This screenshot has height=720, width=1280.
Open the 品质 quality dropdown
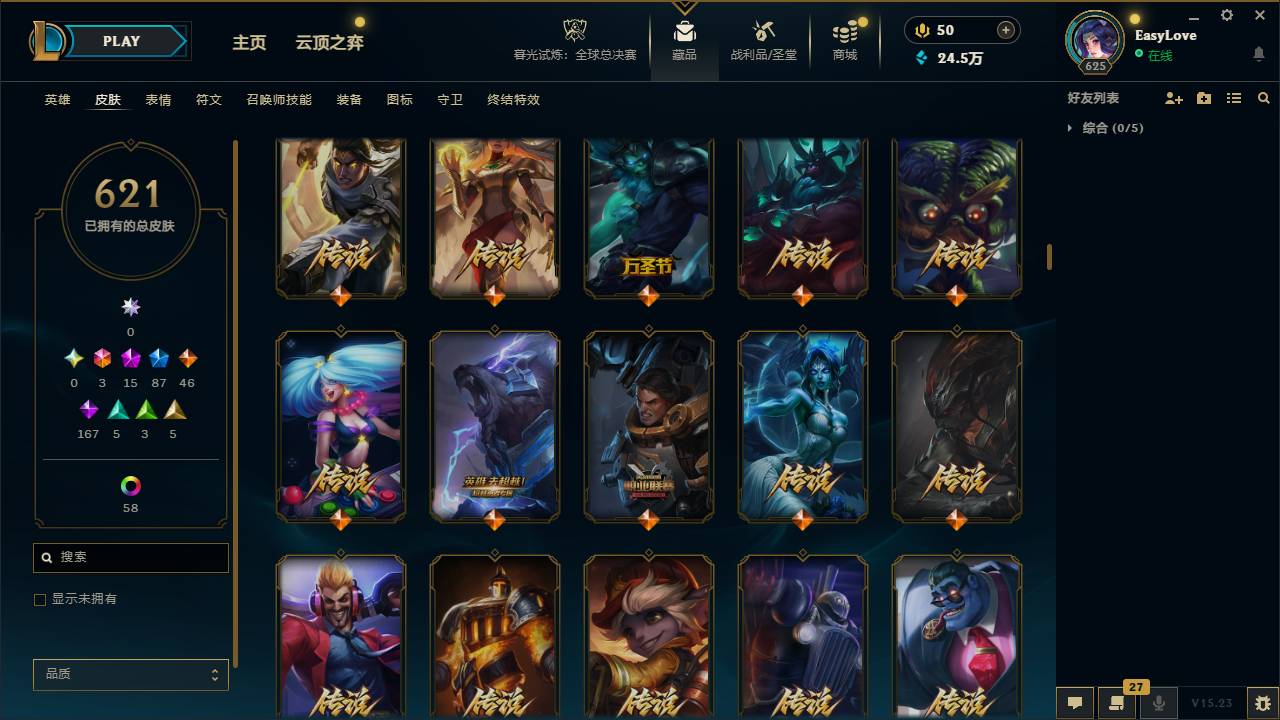(130, 674)
